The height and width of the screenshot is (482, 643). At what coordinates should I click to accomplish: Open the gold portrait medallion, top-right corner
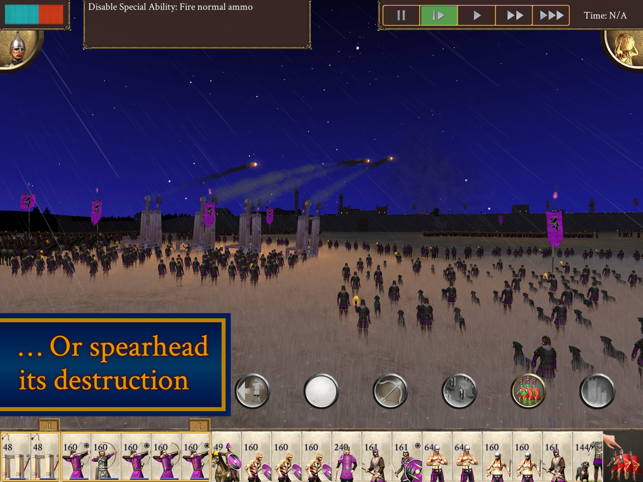pyautogui.click(x=624, y=48)
